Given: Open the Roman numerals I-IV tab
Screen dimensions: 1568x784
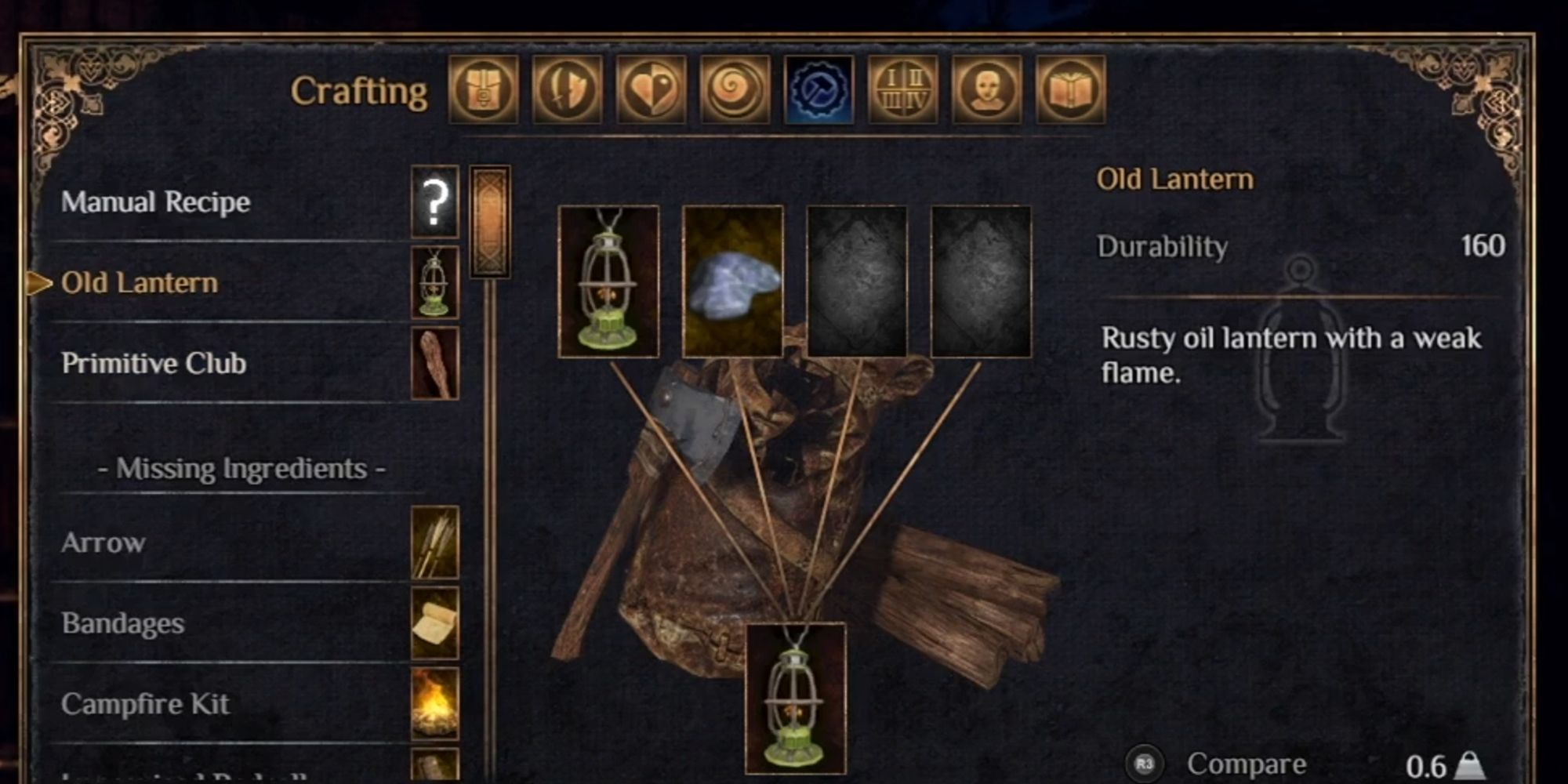Looking at the screenshot, I should tap(902, 90).
